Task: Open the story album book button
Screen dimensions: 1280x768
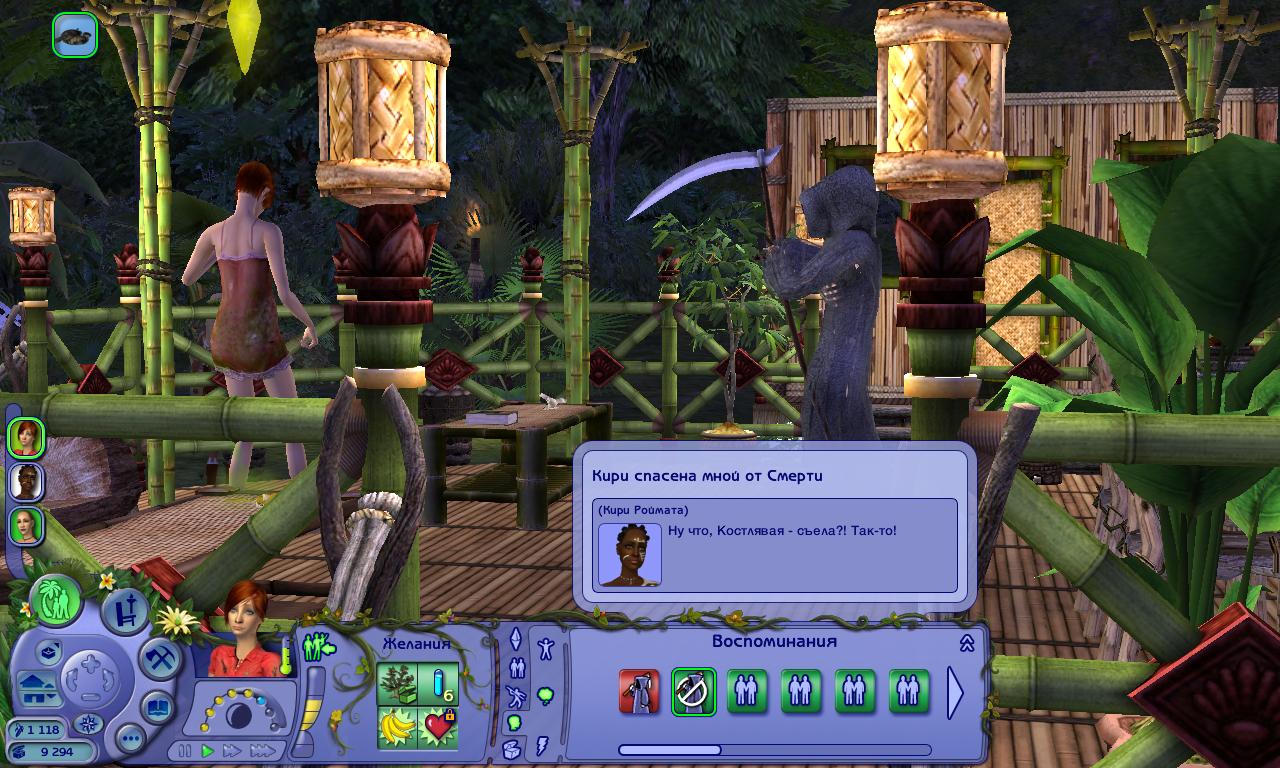Action: [x=158, y=707]
